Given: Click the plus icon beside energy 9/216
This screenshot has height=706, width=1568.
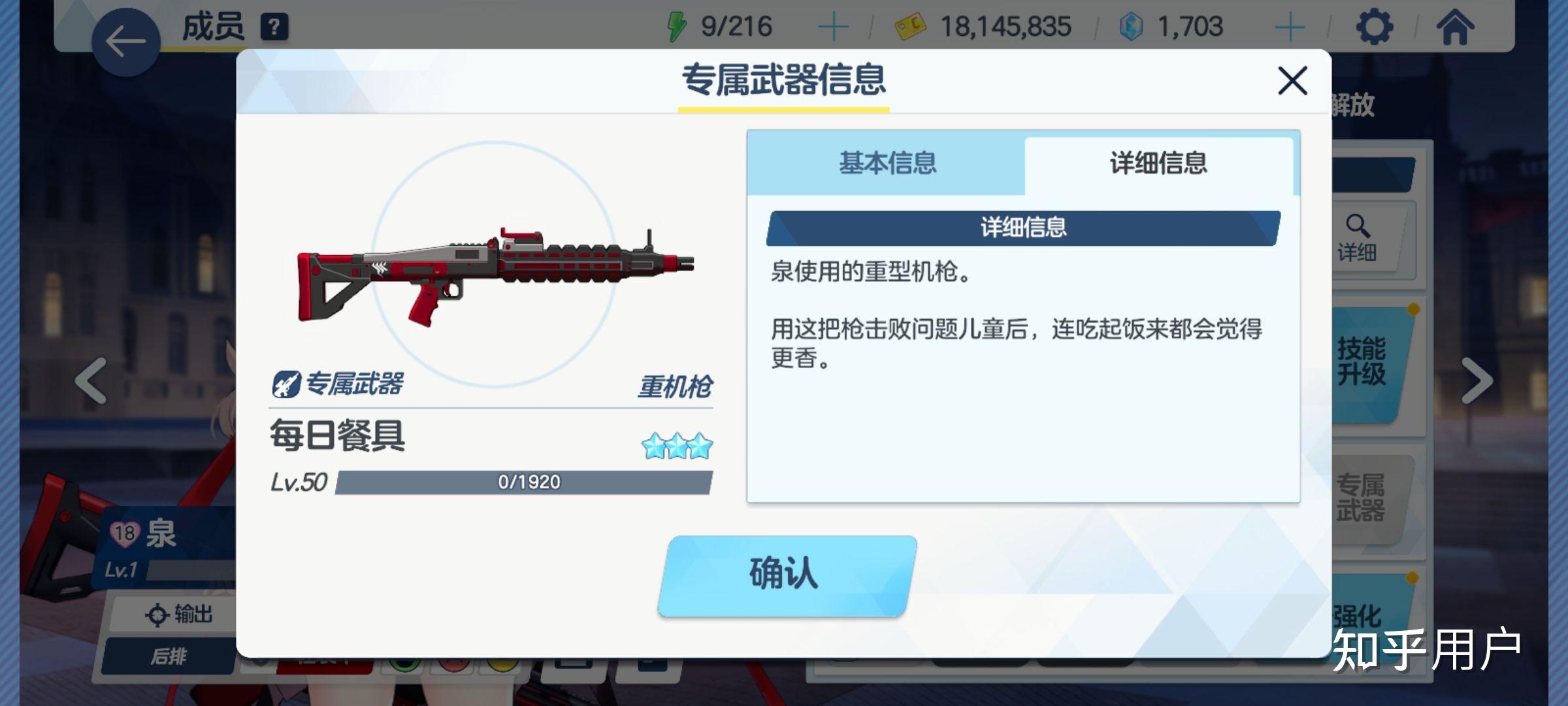Looking at the screenshot, I should [832, 27].
